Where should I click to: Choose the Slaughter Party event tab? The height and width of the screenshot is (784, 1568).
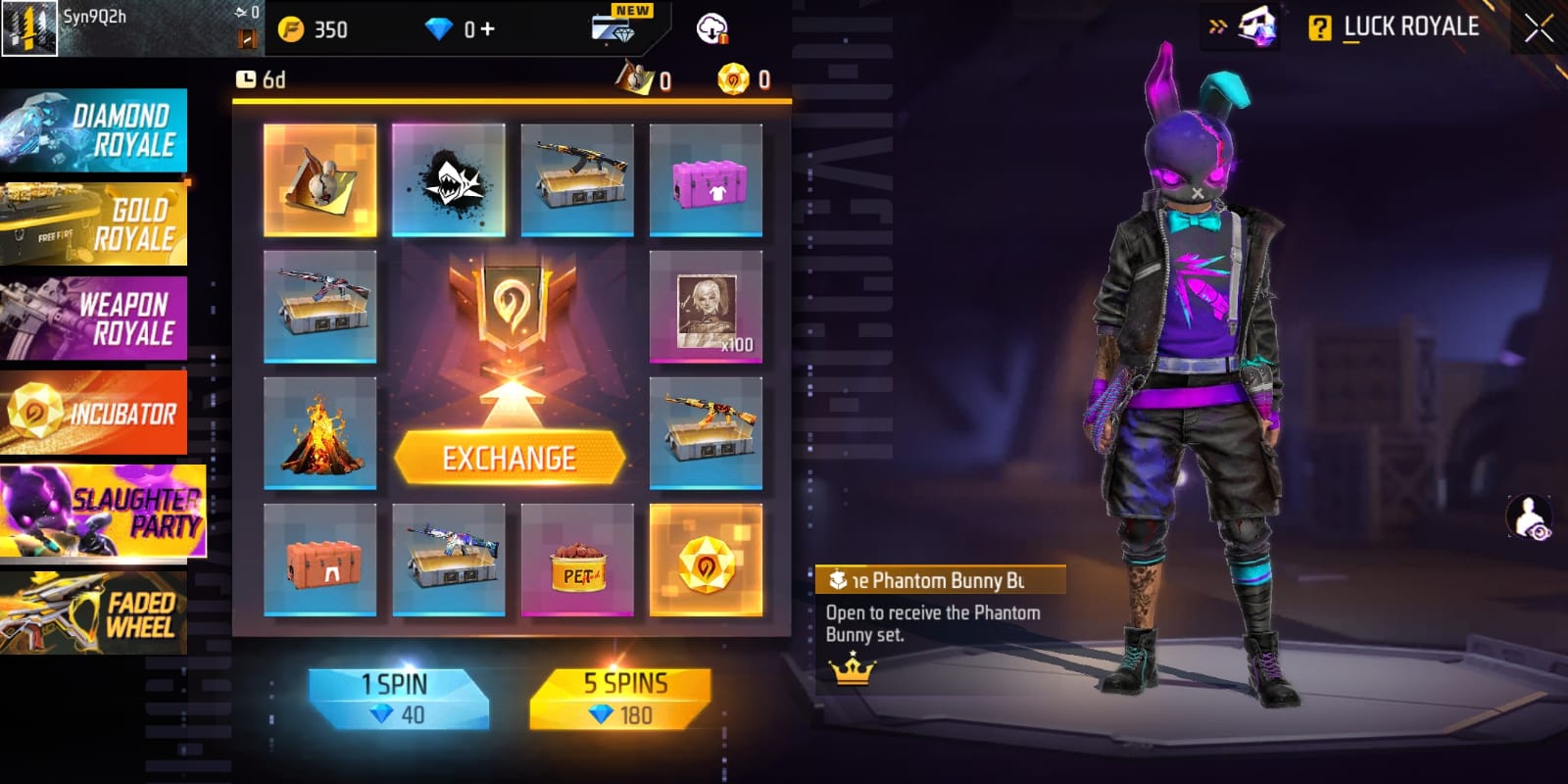point(102,512)
